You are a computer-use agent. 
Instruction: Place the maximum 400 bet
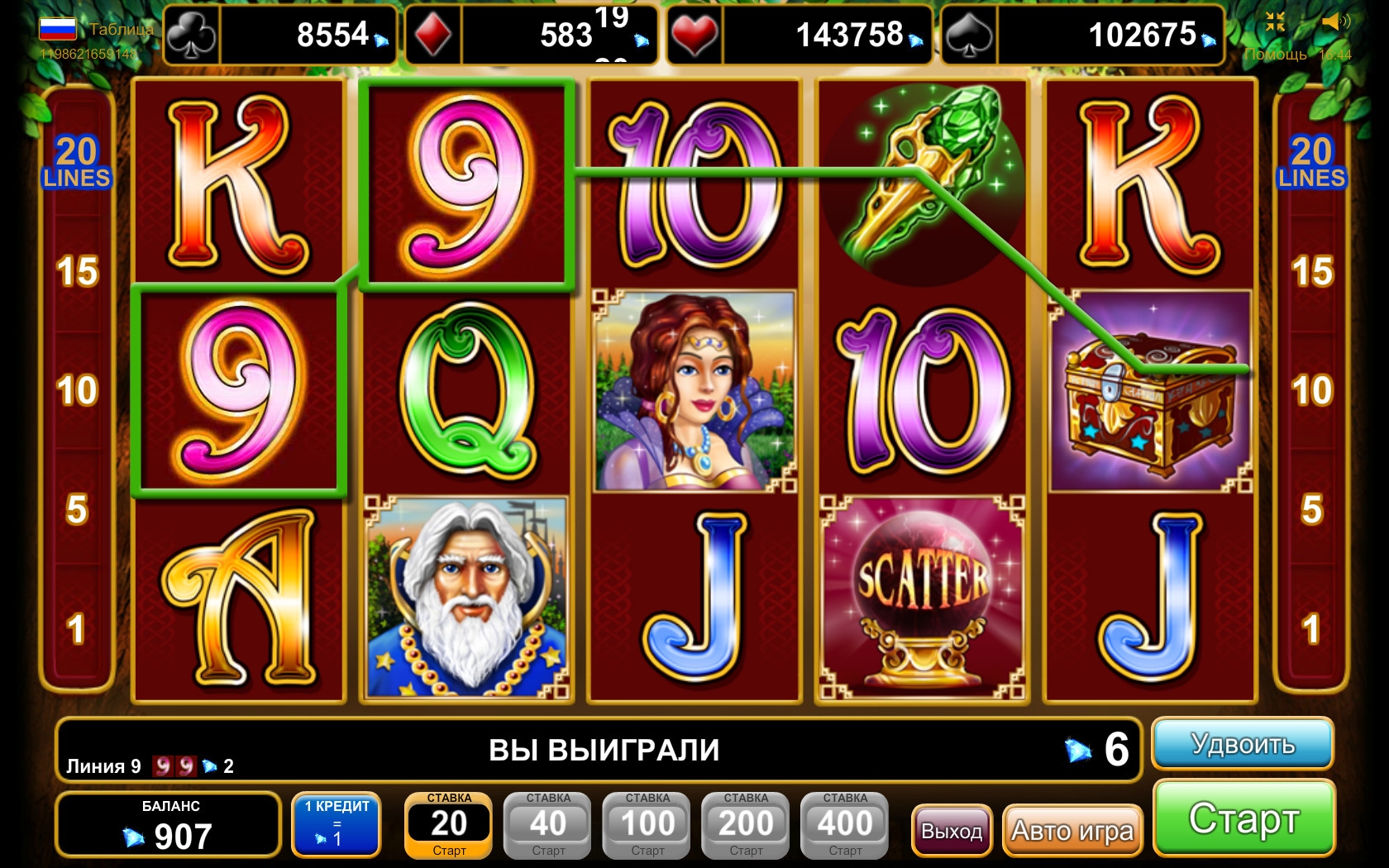tap(845, 825)
